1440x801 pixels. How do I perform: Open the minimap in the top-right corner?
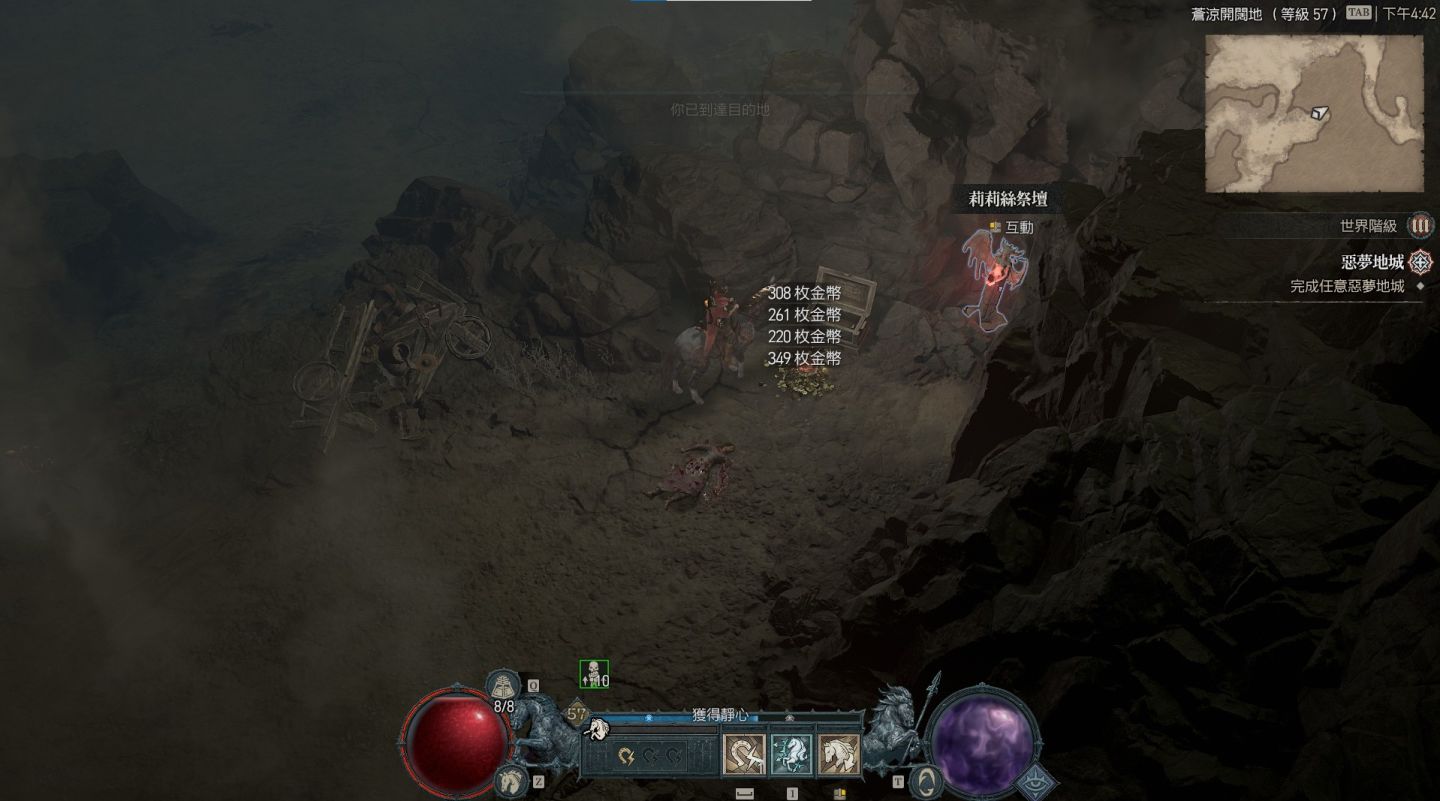(x=1313, y=113)
